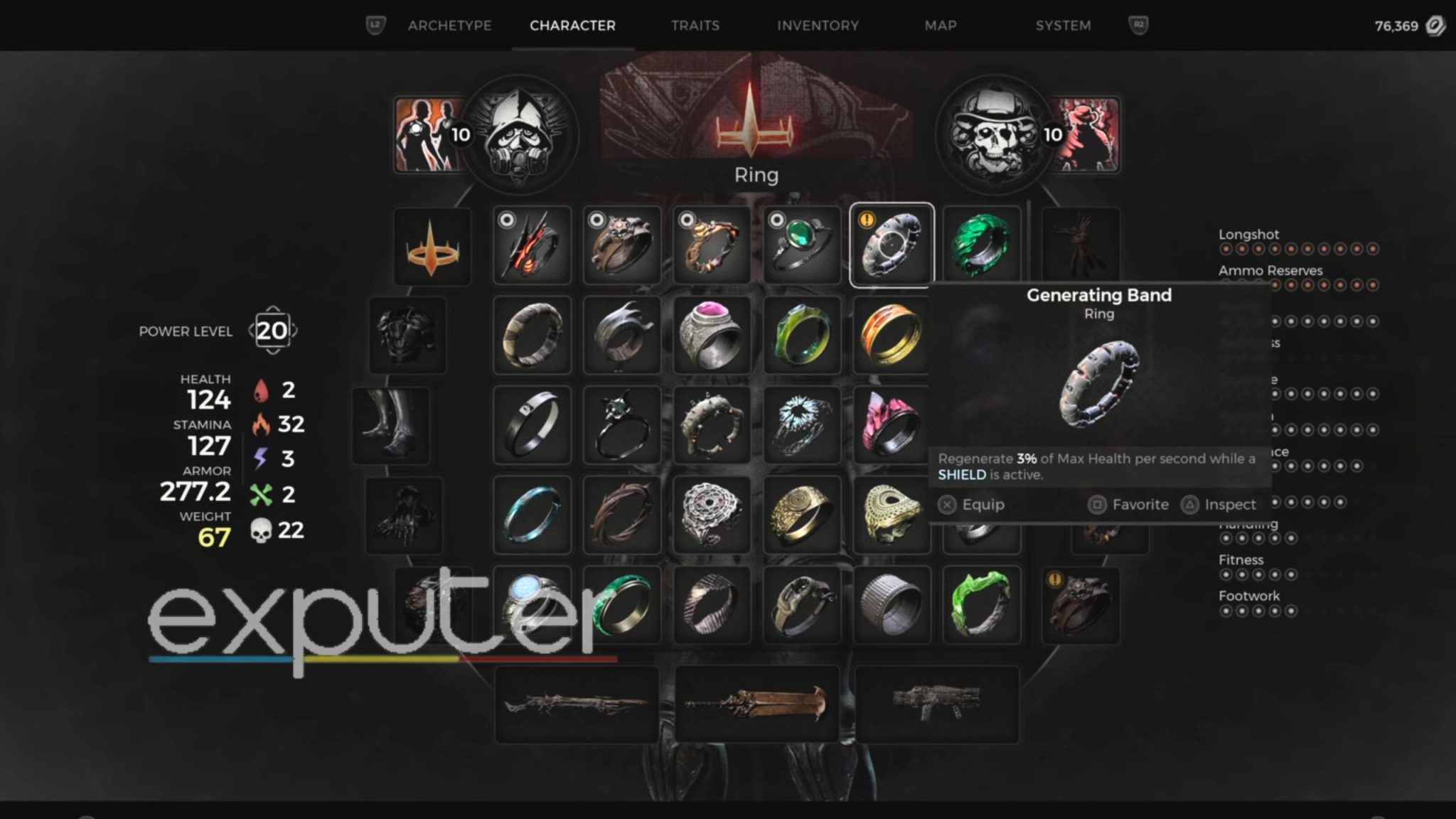Select the highlighted Generating Band ring slot
Image resolution: width=1456 pixels, height=819 pixels.
[x=892, y=245]
